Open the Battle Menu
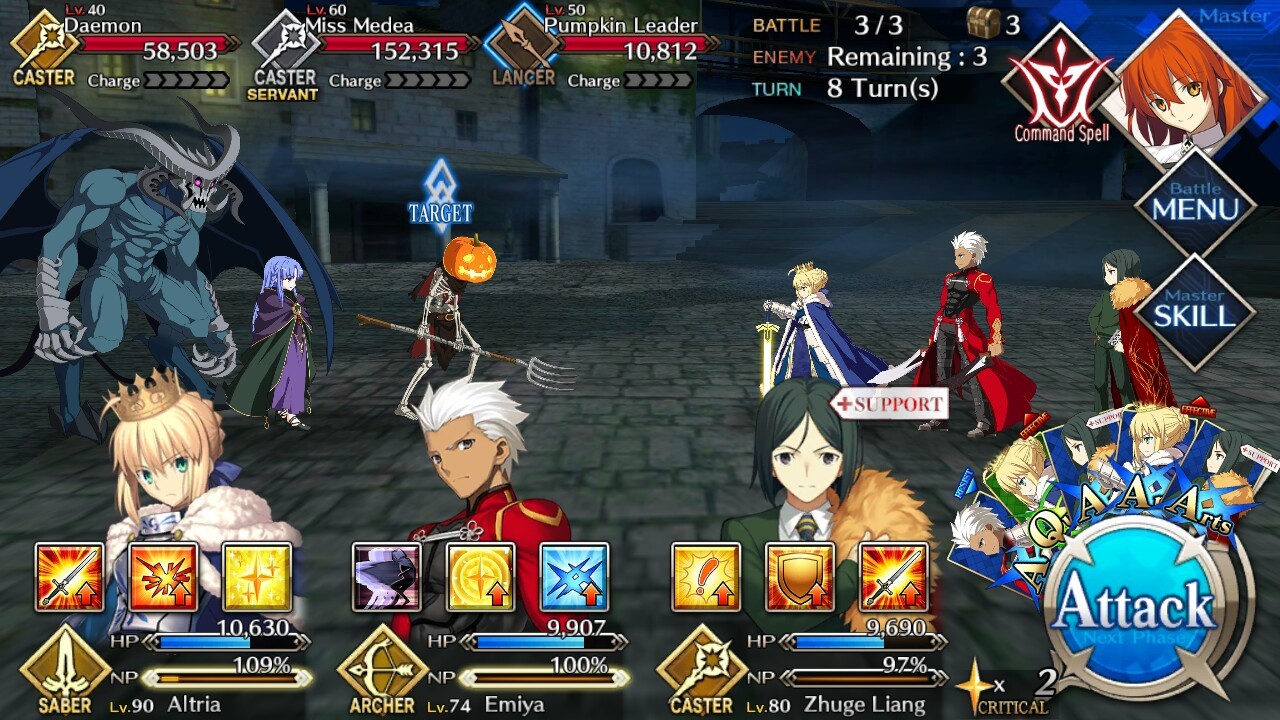Viewport: 1280px width, 720px height. [1195, 205]
